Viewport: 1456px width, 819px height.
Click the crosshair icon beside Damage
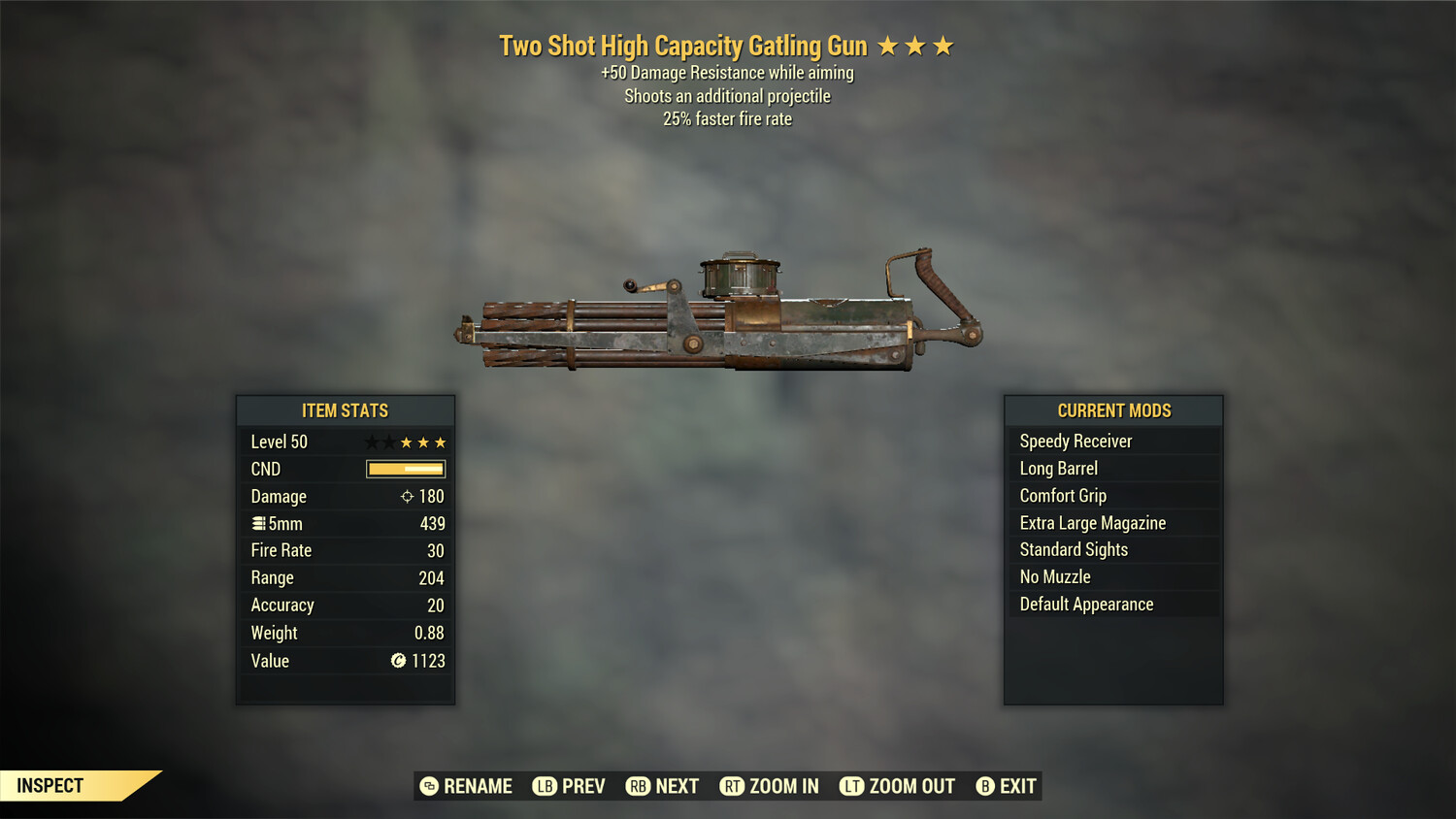(x=408, y=496)
